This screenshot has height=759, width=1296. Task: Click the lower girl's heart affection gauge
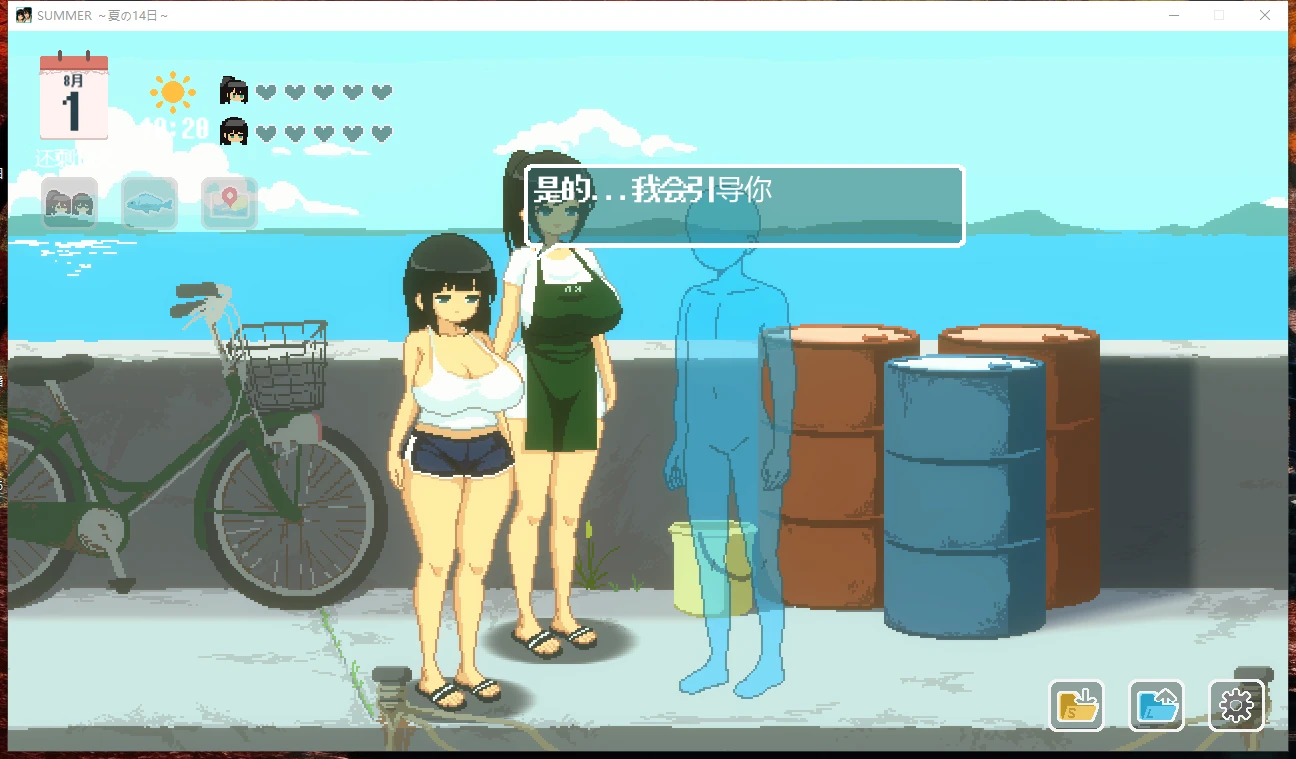coord(322,131)
